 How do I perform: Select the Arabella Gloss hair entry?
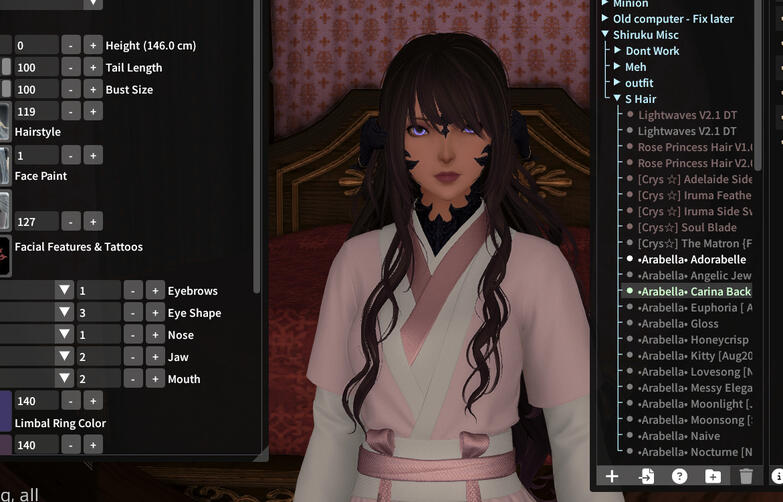pyautogui.click(x=678, y=323)
